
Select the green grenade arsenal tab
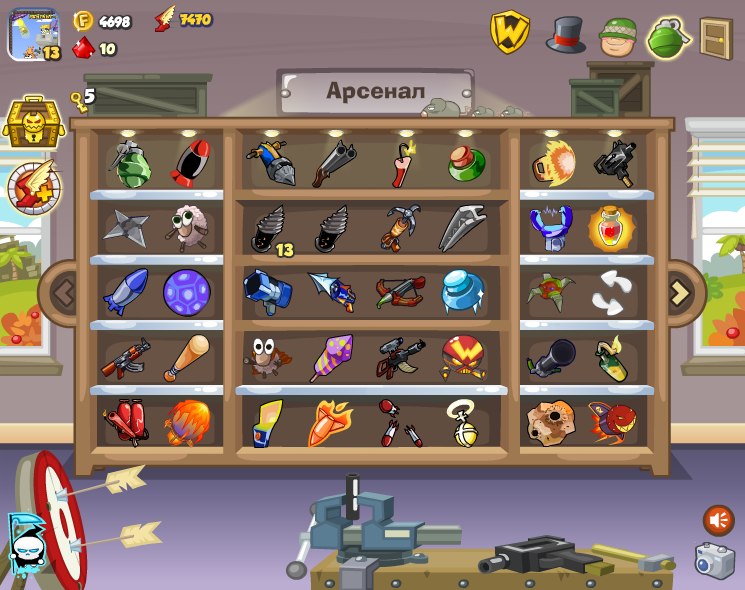669,37
